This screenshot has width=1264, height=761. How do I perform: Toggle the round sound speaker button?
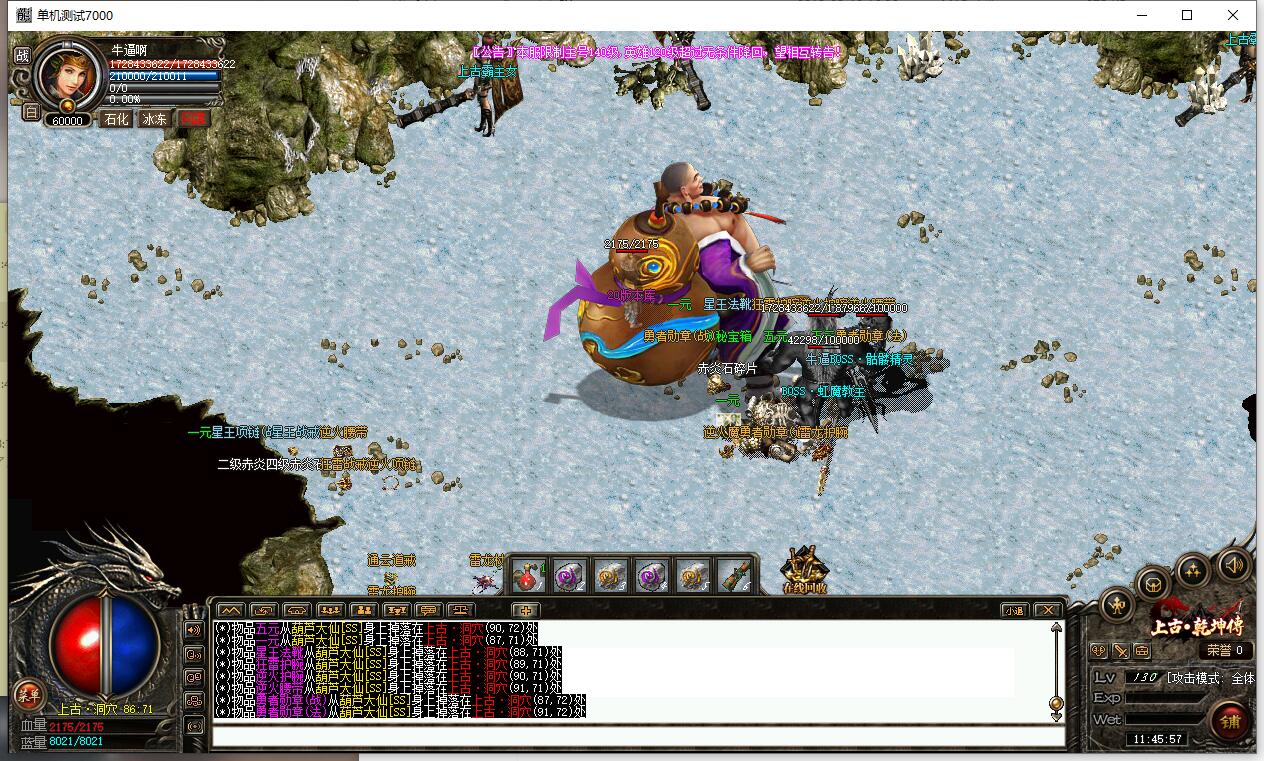coord(1234,565)
